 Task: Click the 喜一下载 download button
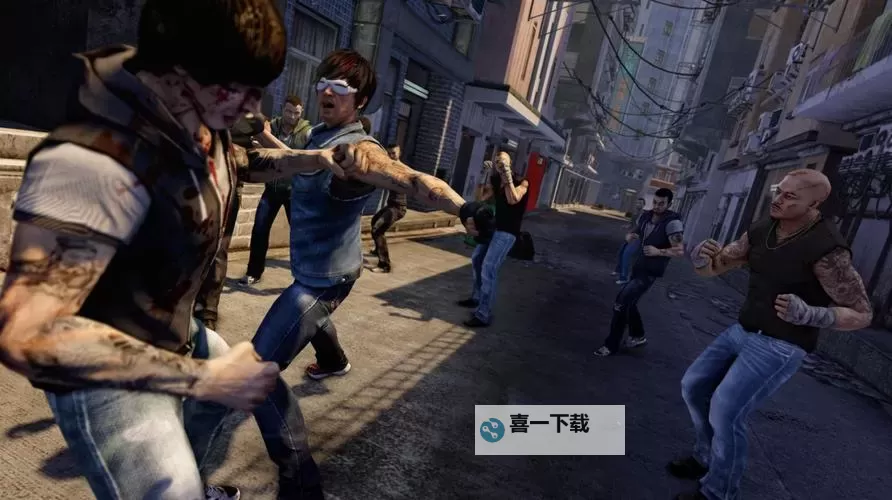pos(549,429)
